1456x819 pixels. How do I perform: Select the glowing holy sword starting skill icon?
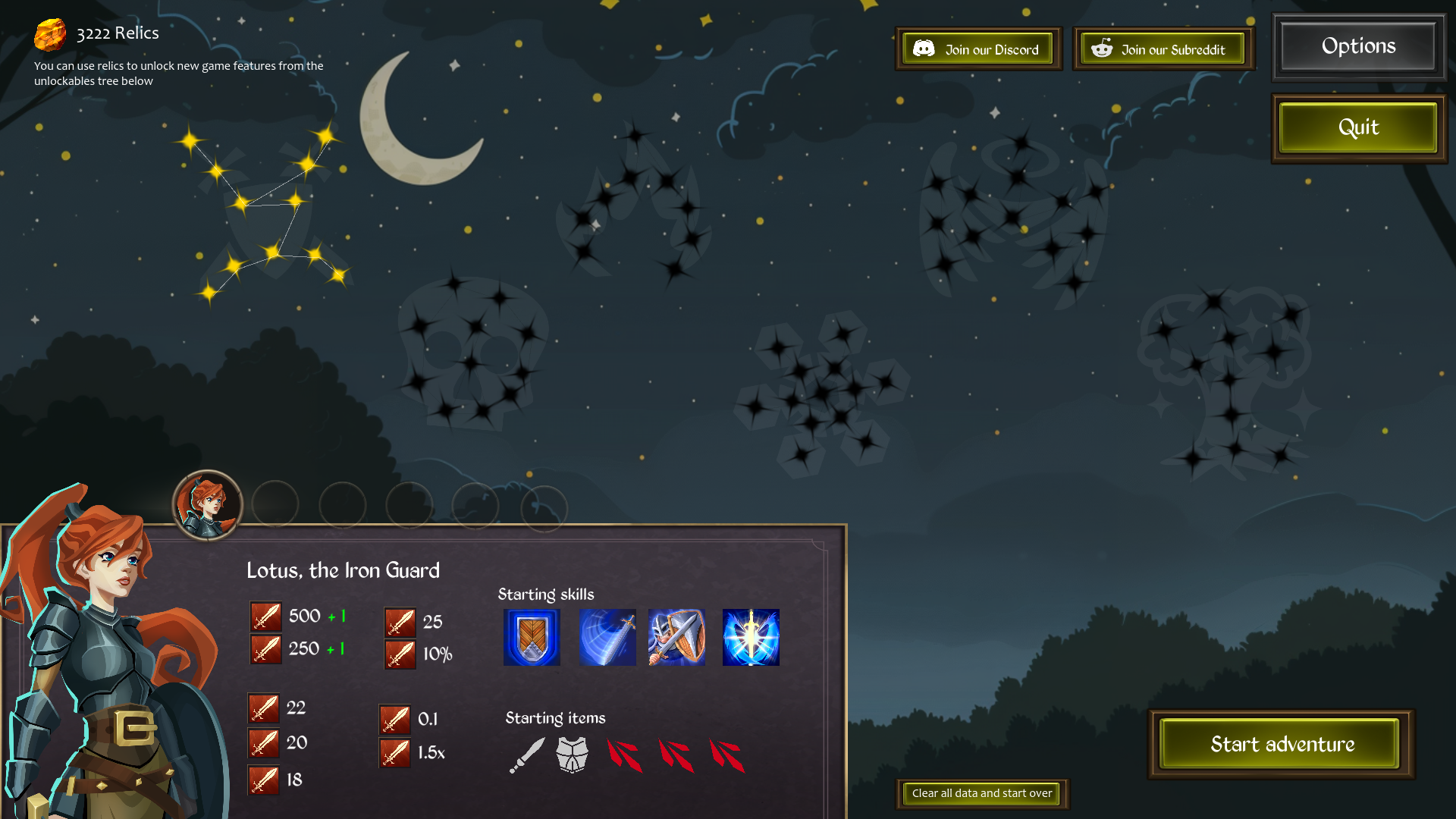click(x=750, y=637)
